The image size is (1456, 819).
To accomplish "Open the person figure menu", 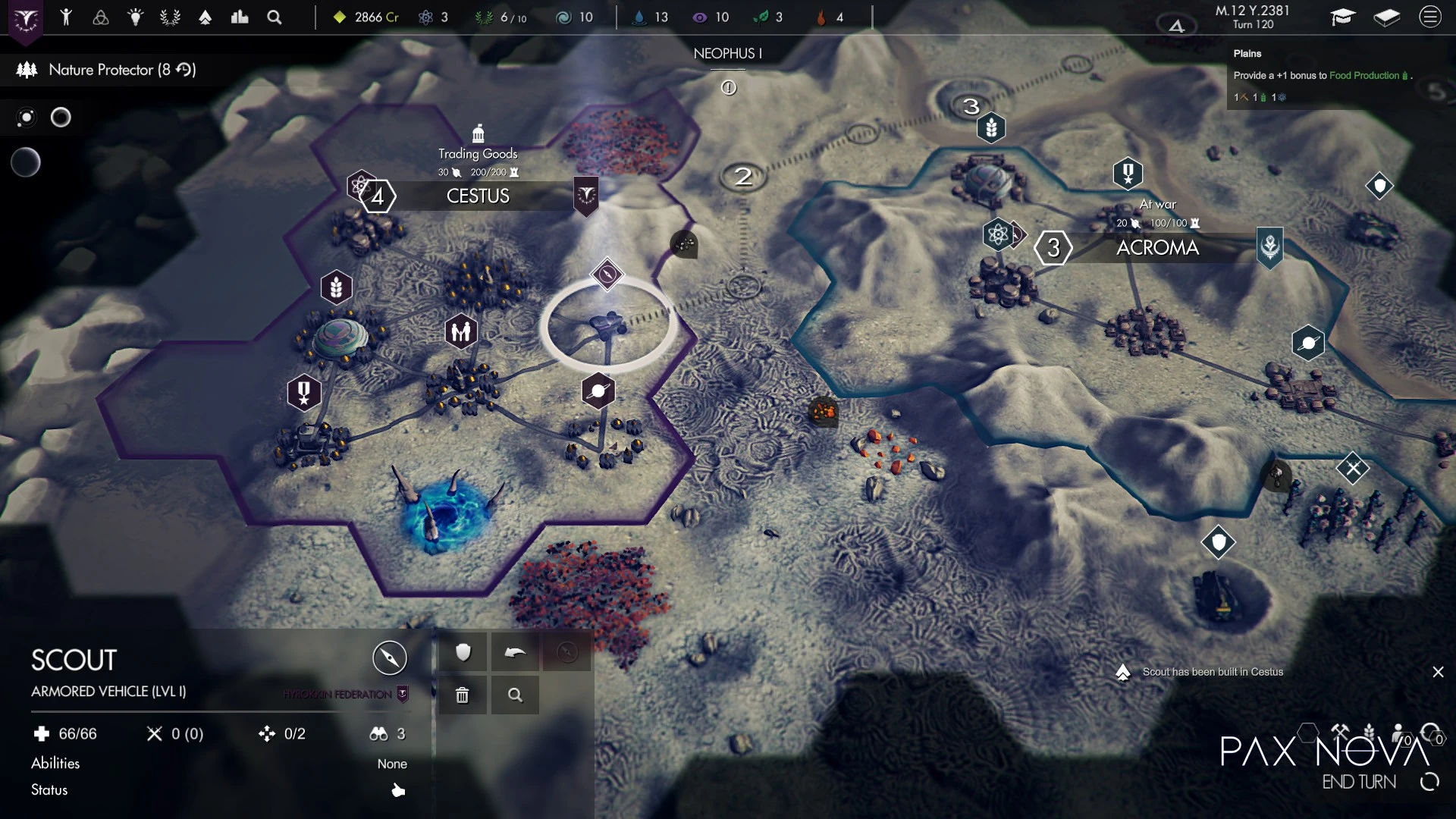I will [x=66, y=17].
